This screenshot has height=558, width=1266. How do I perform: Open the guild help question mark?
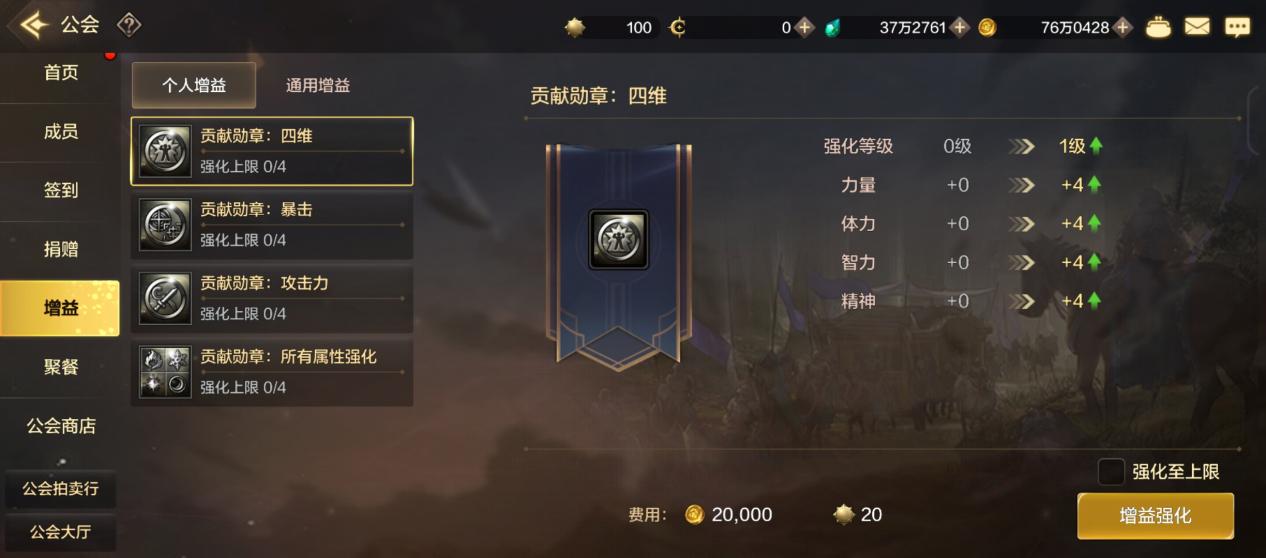click(129, 25)
